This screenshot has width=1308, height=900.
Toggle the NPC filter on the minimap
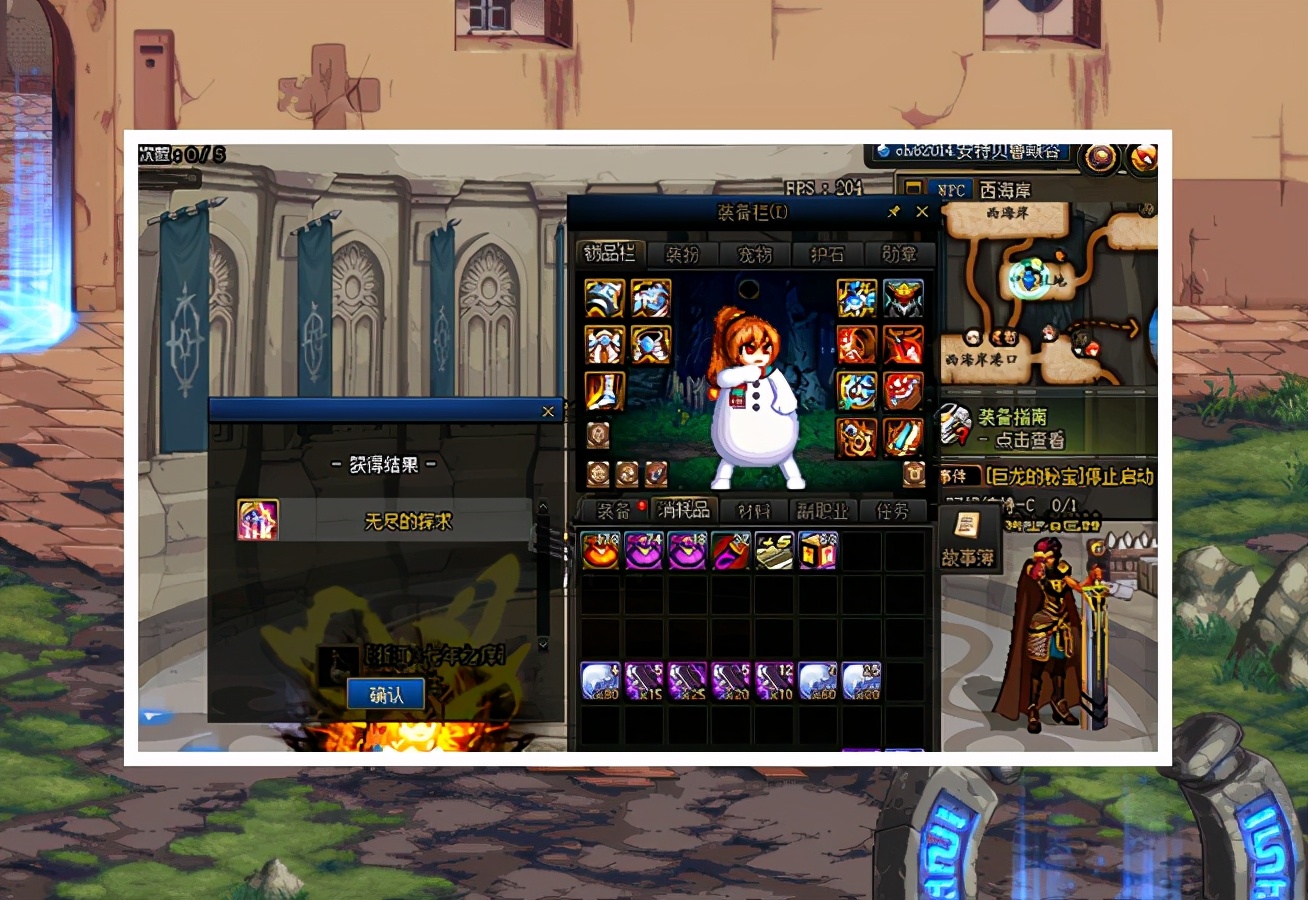pos(948,189)
